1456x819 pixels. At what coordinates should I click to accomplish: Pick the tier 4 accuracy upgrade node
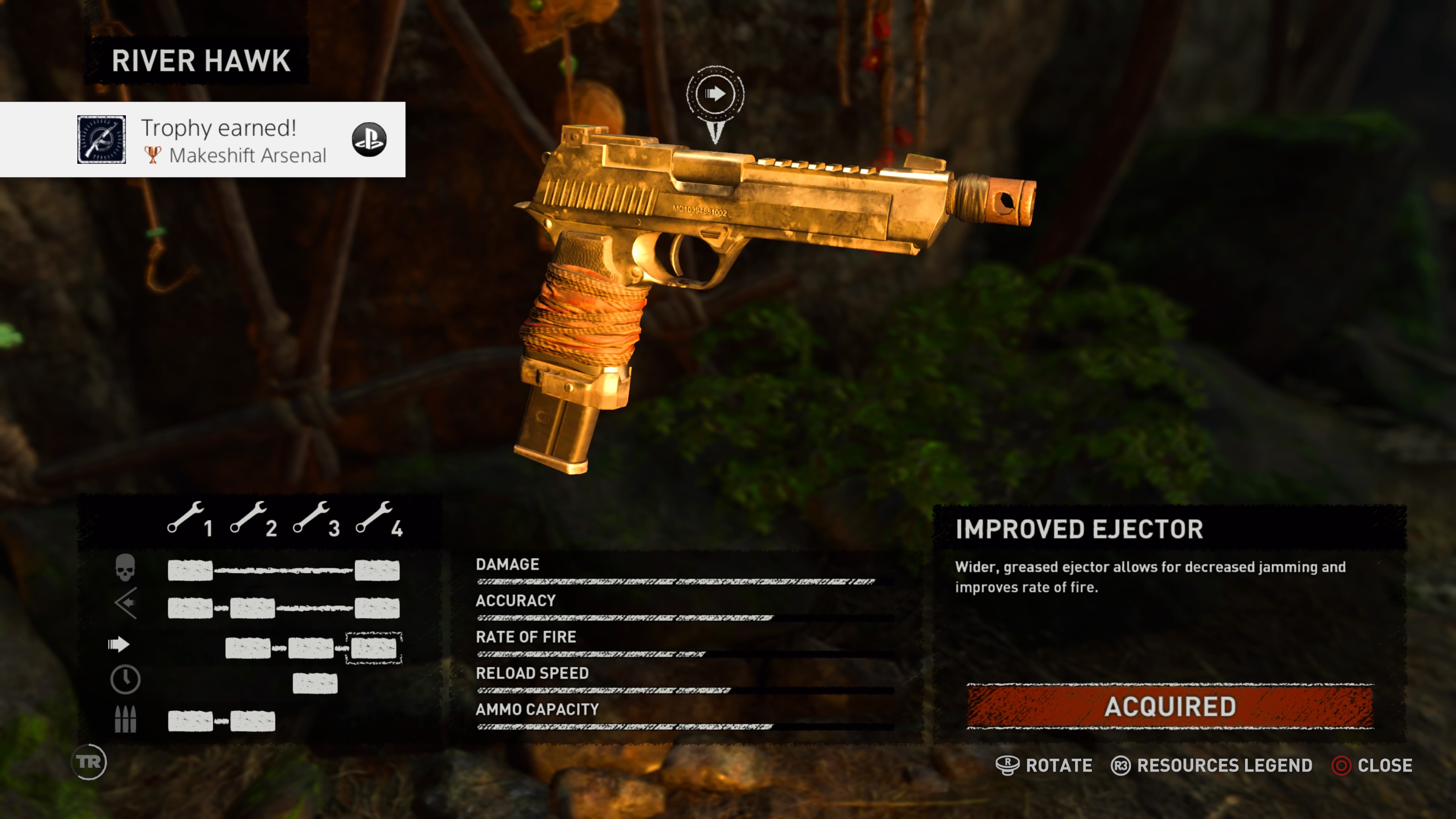pos(377,608)
